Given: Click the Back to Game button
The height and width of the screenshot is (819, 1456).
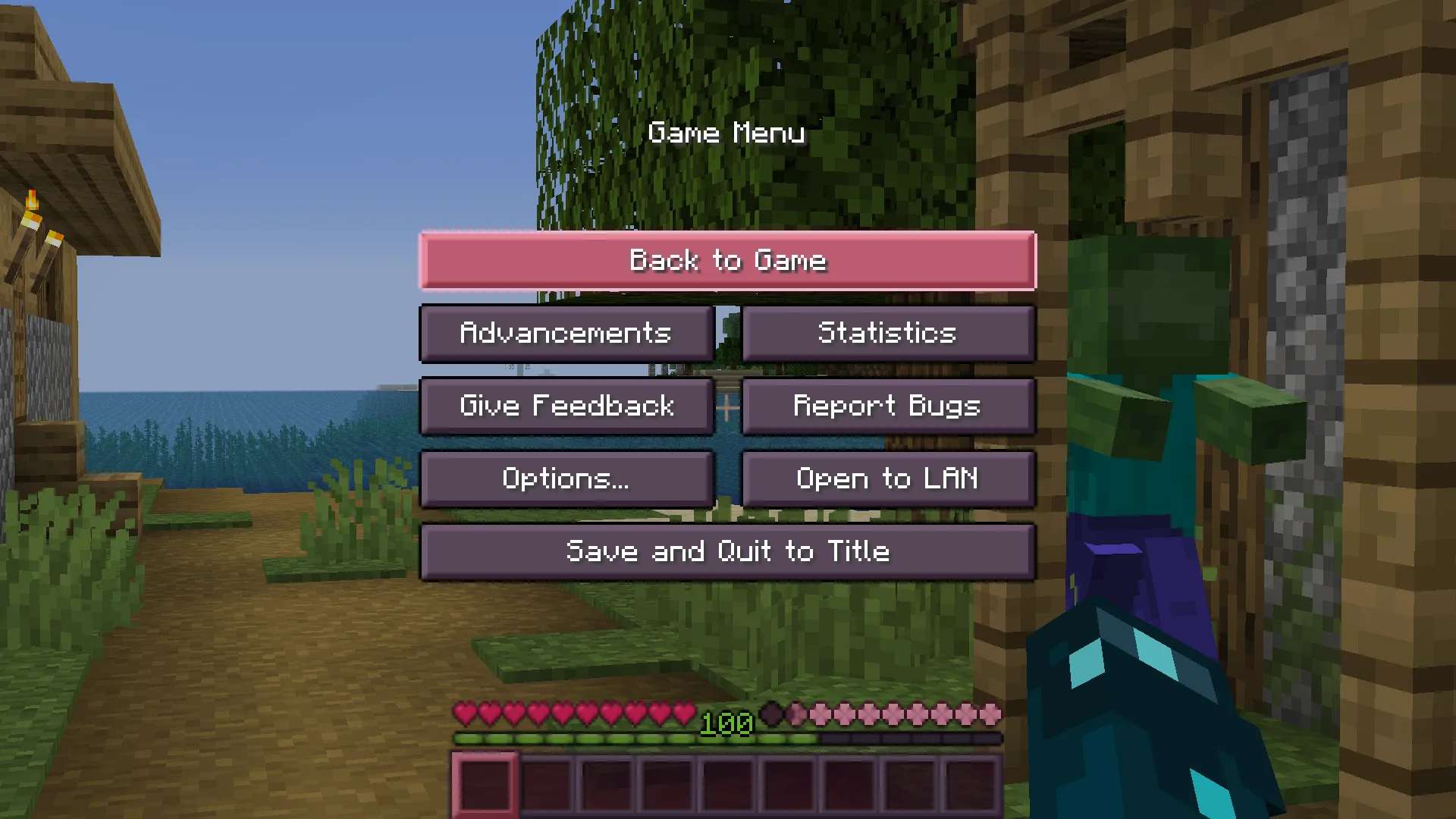Looking at the screenshot, I should coord(728,261).
